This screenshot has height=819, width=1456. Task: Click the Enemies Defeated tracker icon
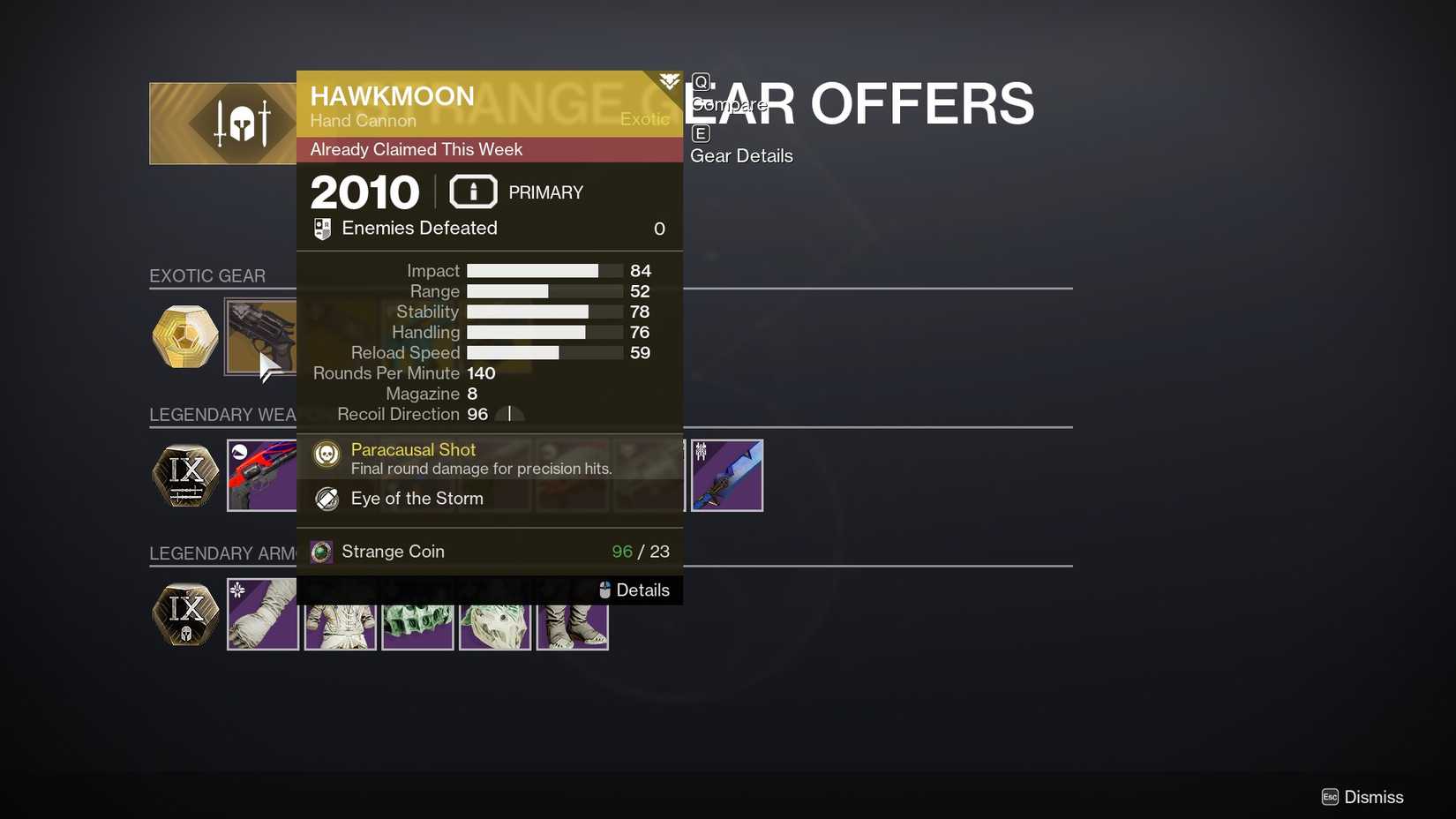[322, 228]
